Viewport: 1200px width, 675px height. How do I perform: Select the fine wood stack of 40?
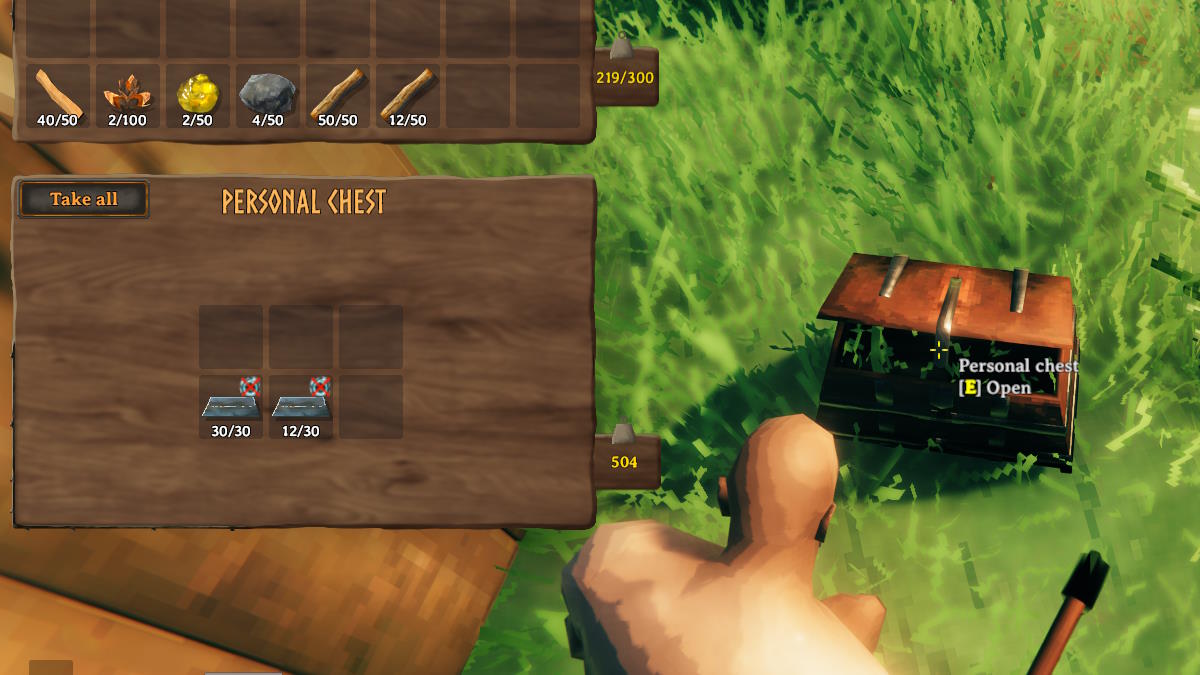pos(58,96)
